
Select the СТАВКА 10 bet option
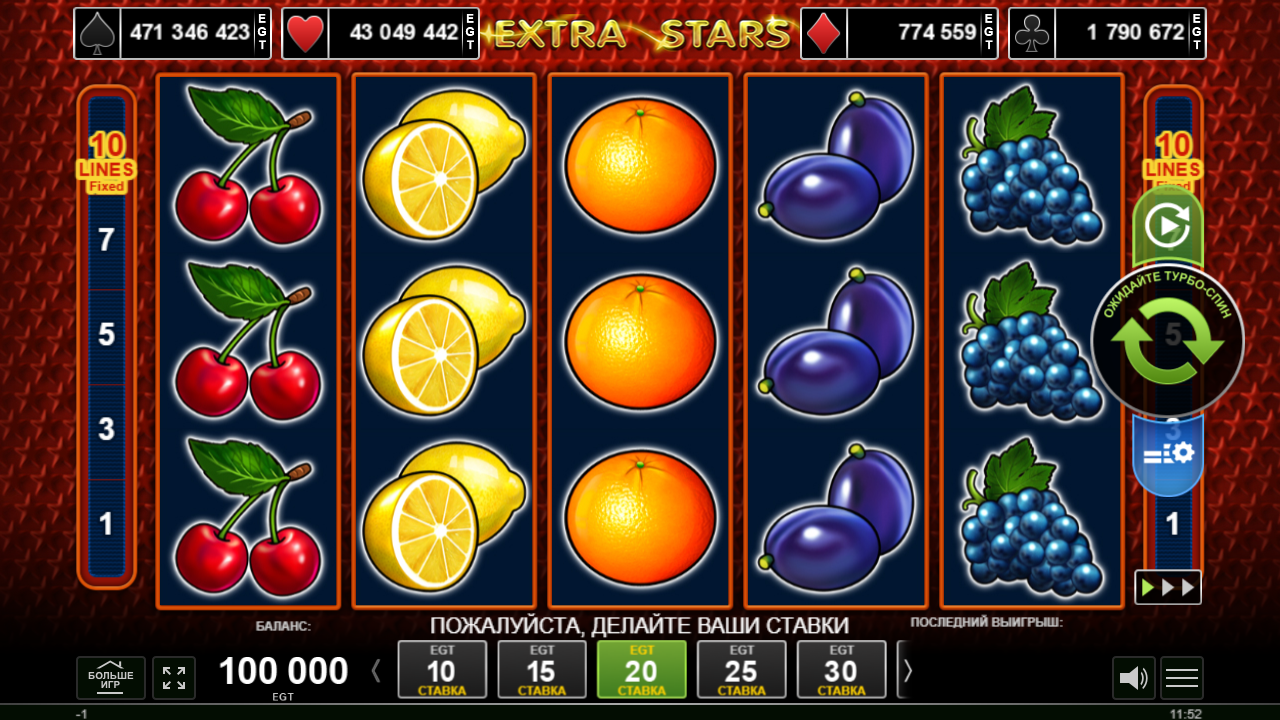coord(442,669)
